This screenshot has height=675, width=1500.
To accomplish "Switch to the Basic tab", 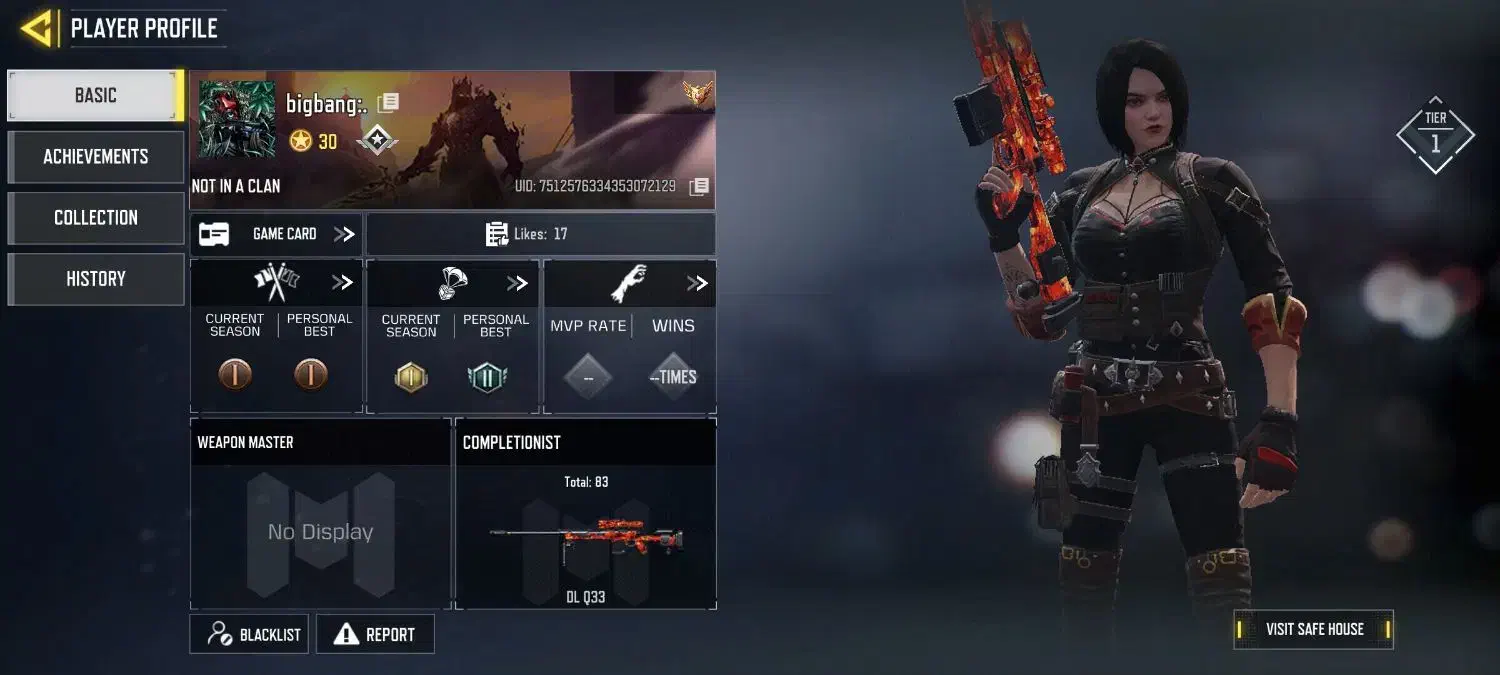I will (95, 96).
